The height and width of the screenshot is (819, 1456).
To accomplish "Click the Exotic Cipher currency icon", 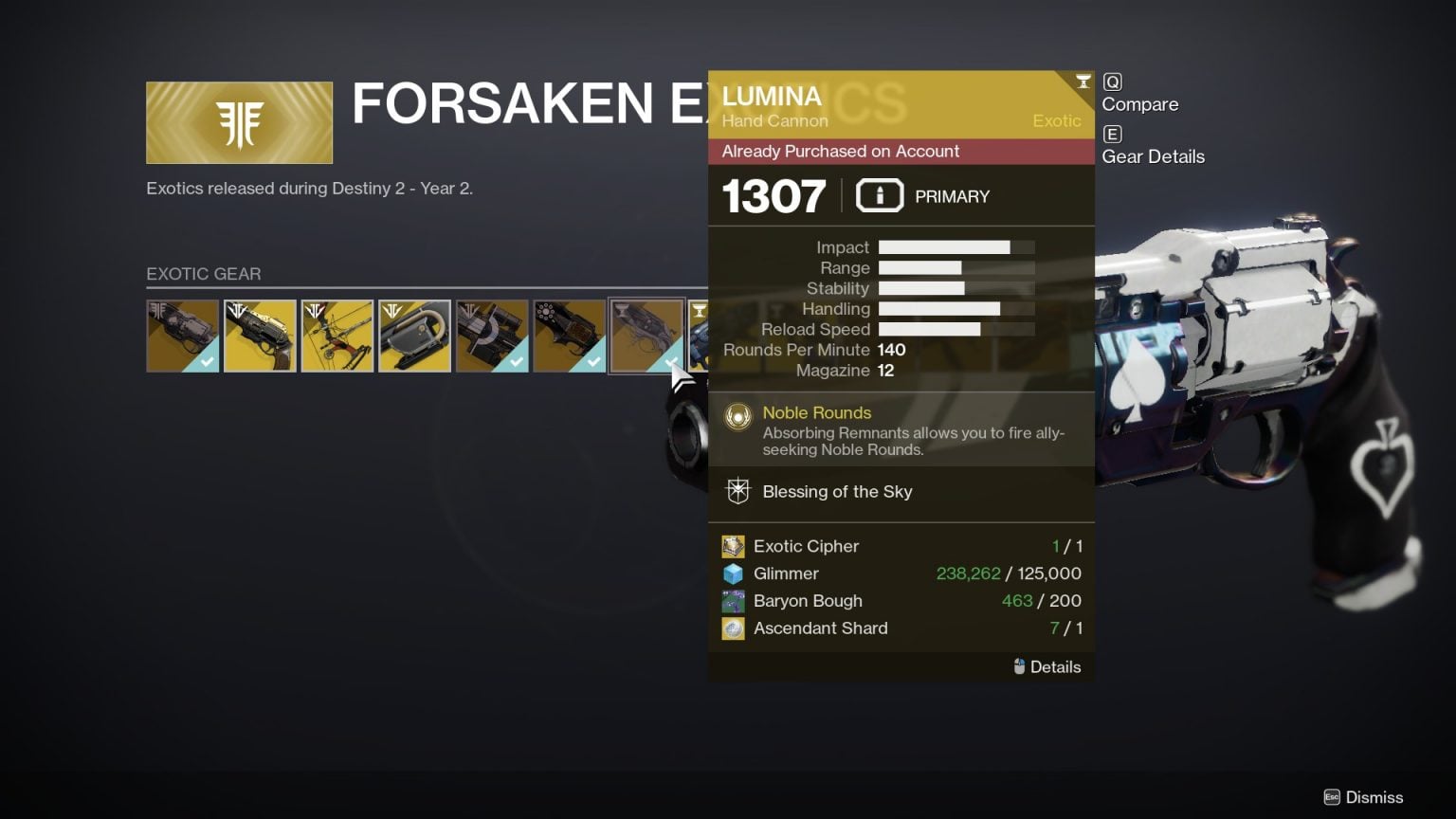I will click(x=733, y=546).
